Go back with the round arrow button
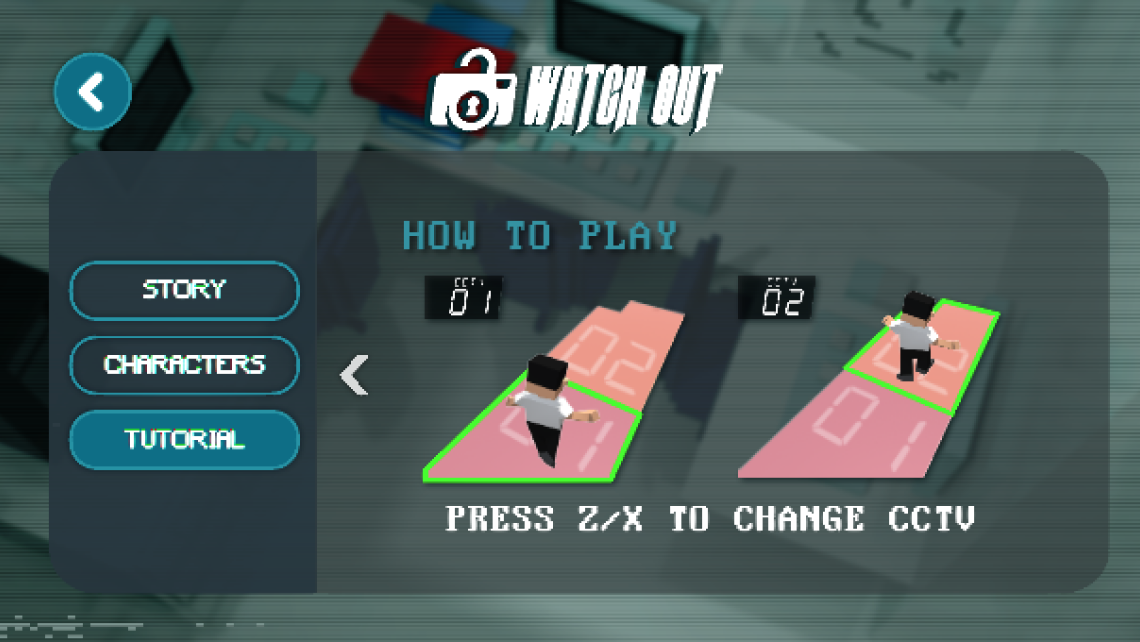1140x642 pixels. (x=92, y=92)
